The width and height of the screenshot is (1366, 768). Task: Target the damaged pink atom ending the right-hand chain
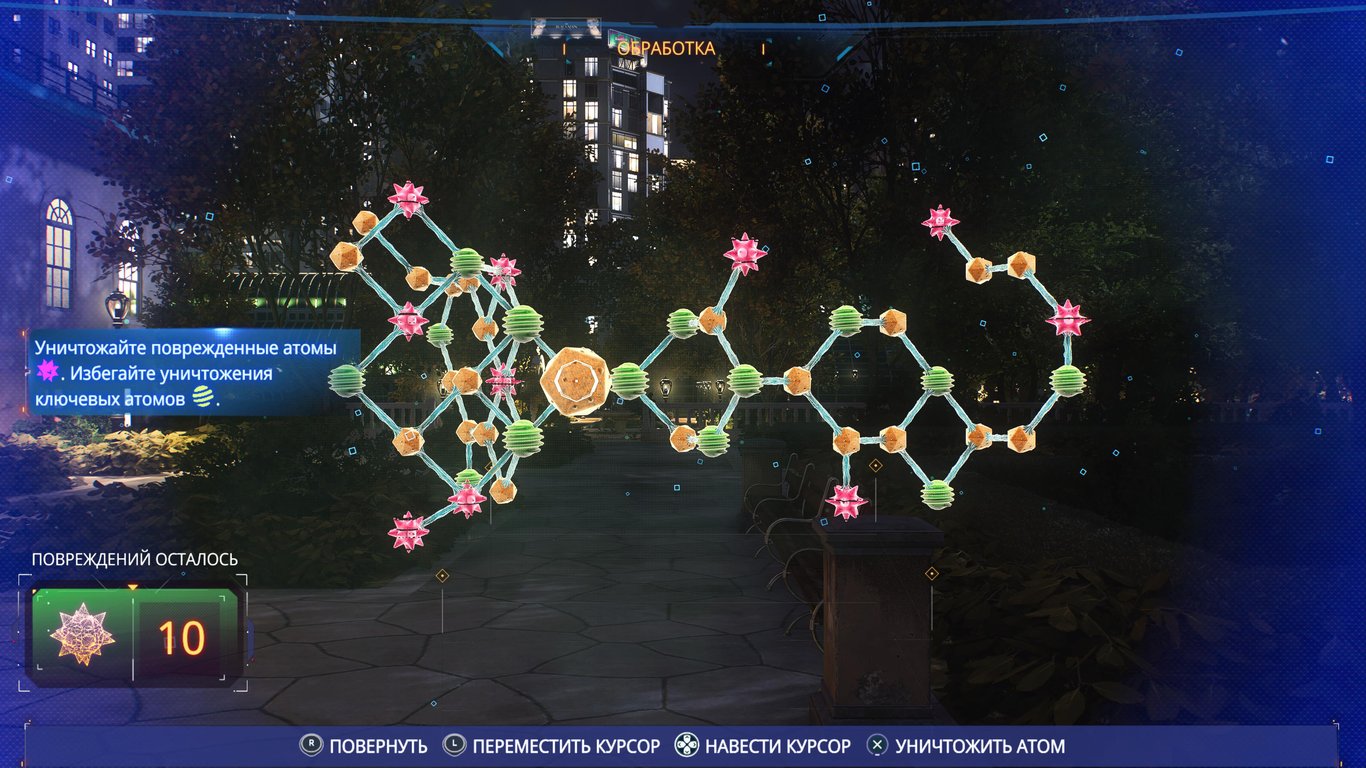click(x=940, y=222)
